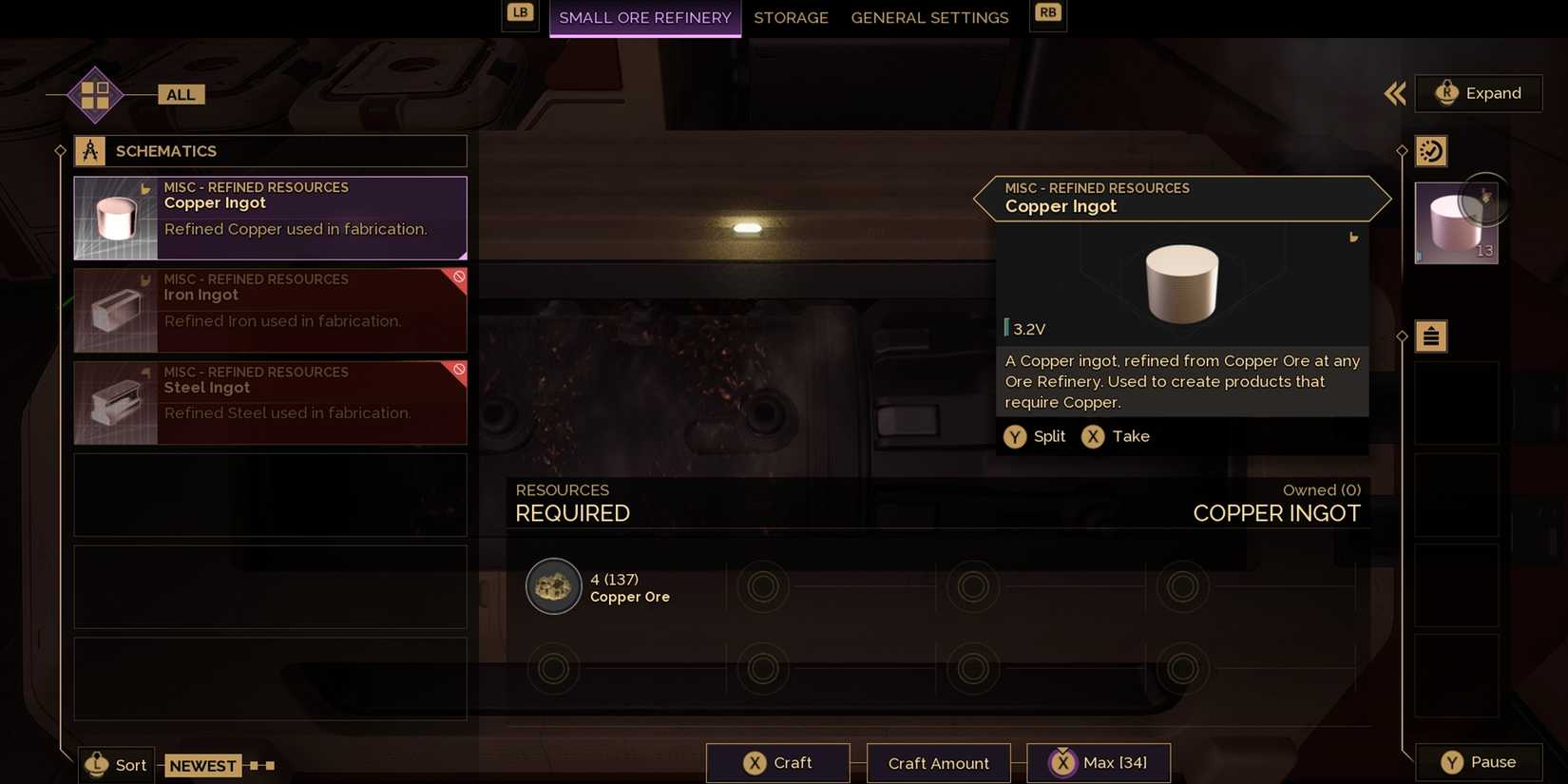Click the compass icon beside Schematics header
Image resolution: width=1568 pixels, height=784 pixels.
tap(90, 149)
